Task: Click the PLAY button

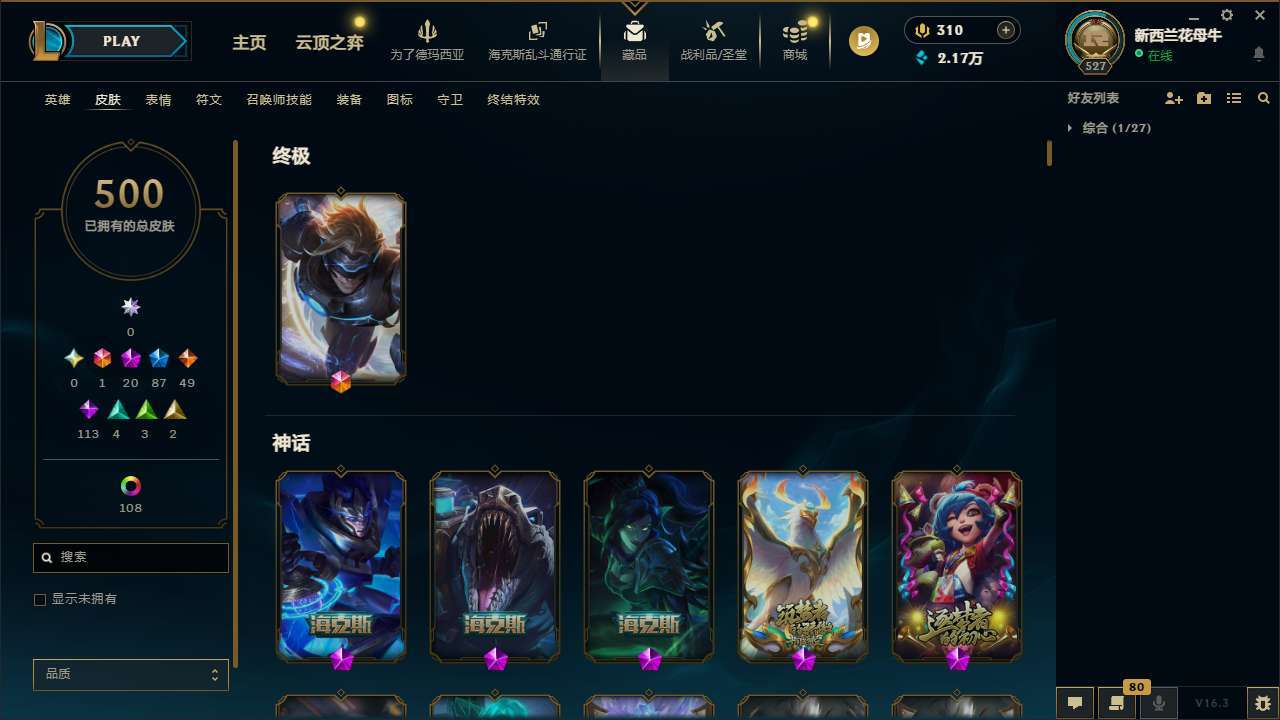Action: [120, 41]
